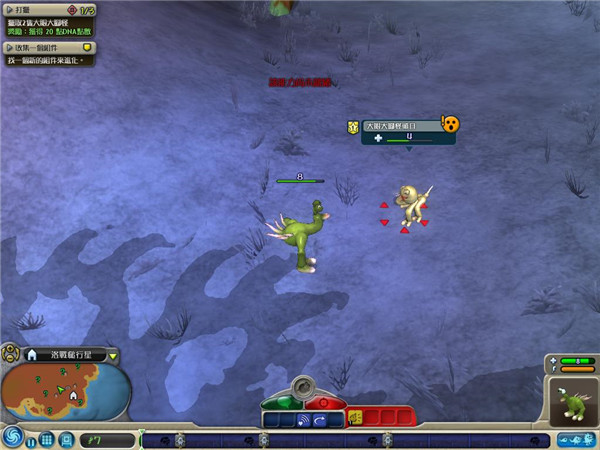
Task: Open the planet name dropdown arrow
Action: [x=113, y=355]
